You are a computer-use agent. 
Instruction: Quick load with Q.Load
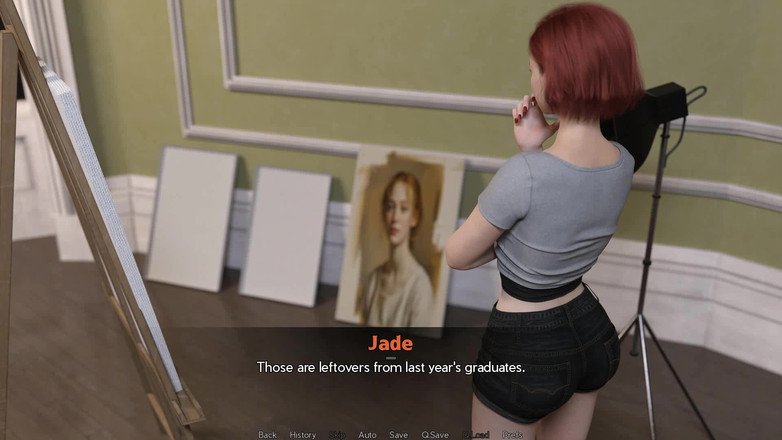tap(475, 435)
